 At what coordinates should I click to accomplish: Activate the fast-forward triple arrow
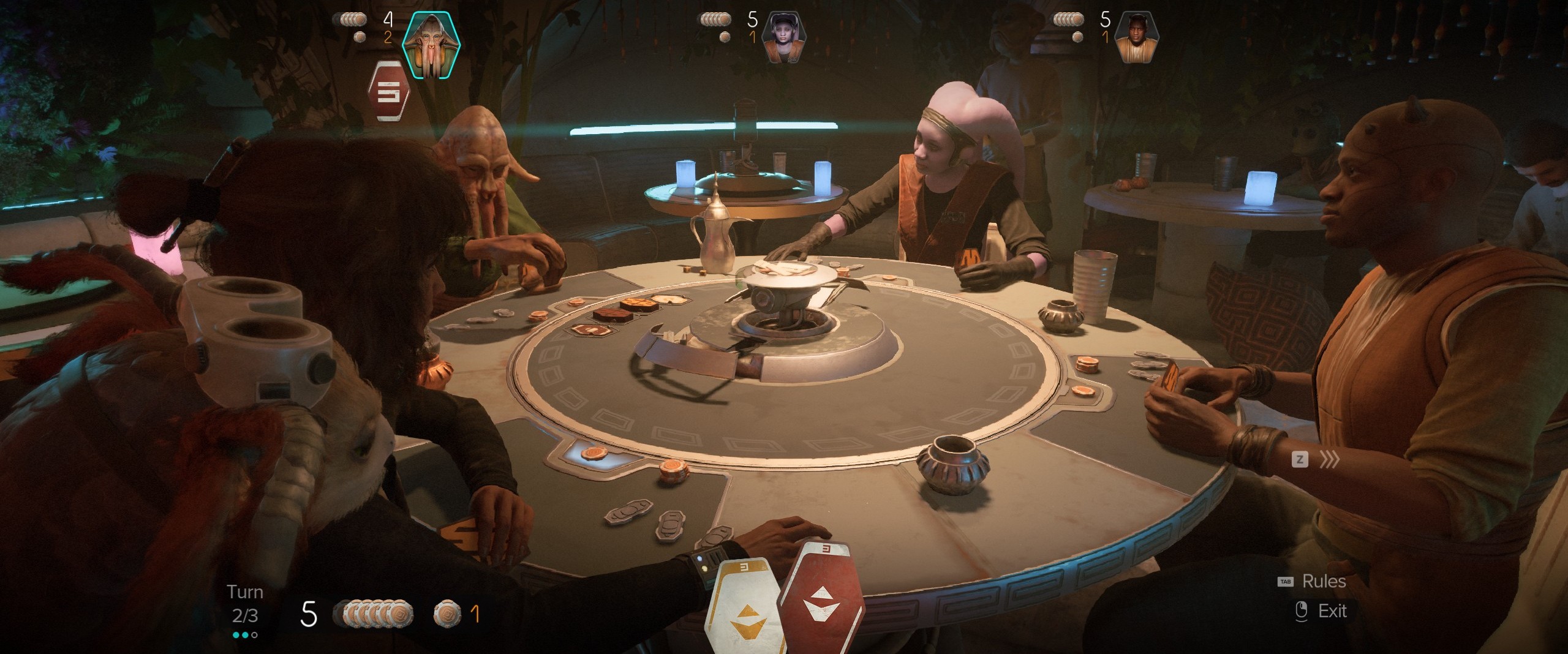click(x=1329, y=459)
